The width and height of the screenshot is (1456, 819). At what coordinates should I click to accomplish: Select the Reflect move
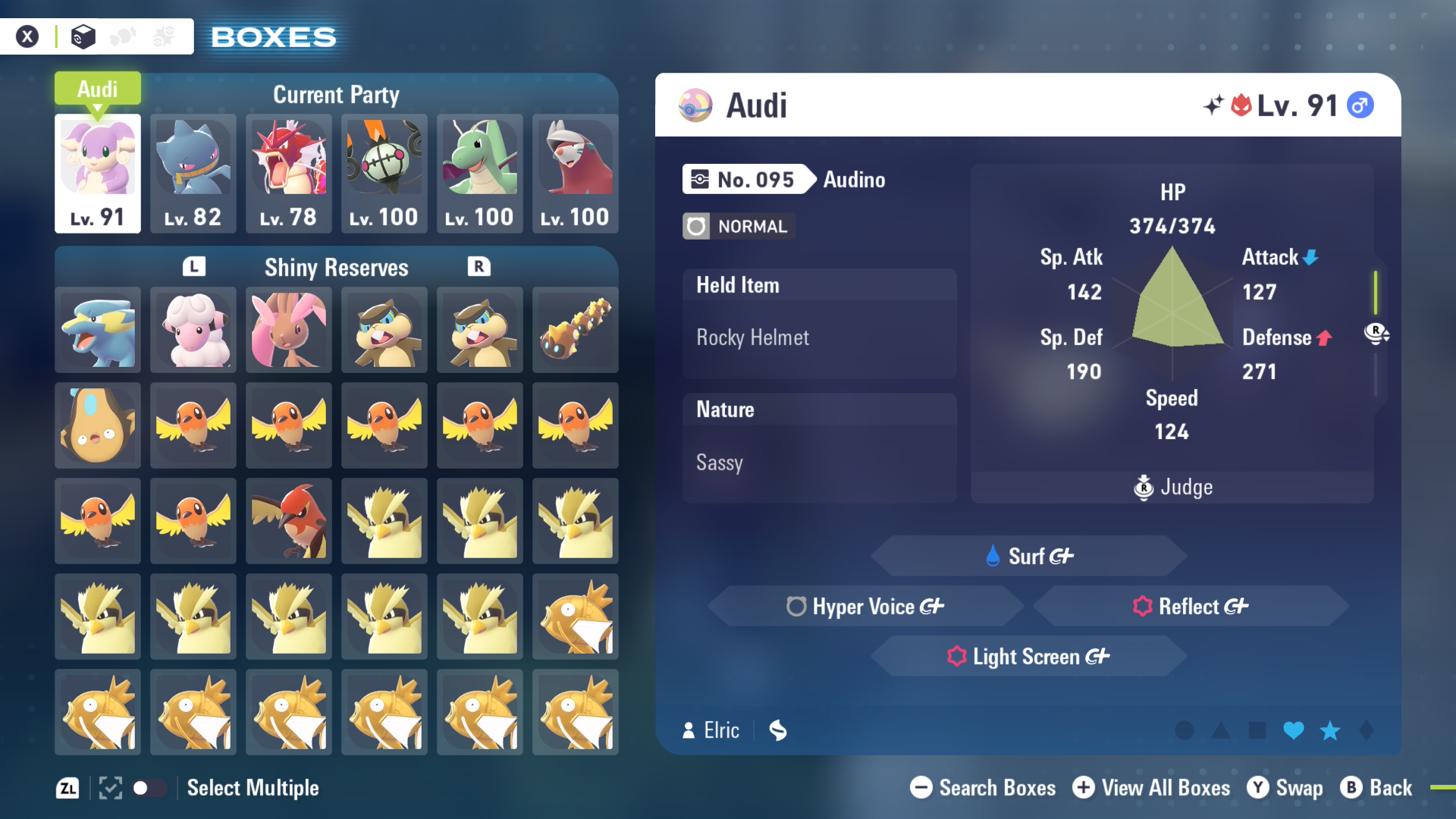(1191, 606)
